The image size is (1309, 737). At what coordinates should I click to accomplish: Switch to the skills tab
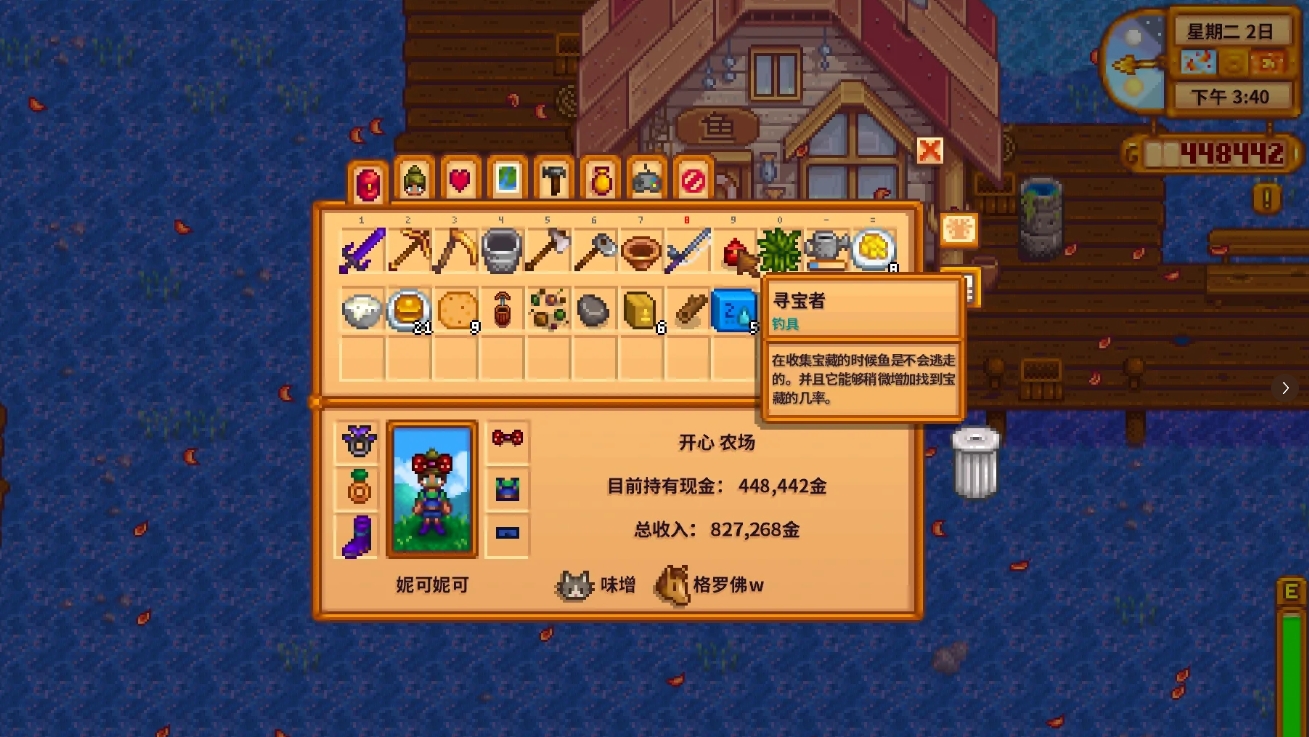pos(413,179)
